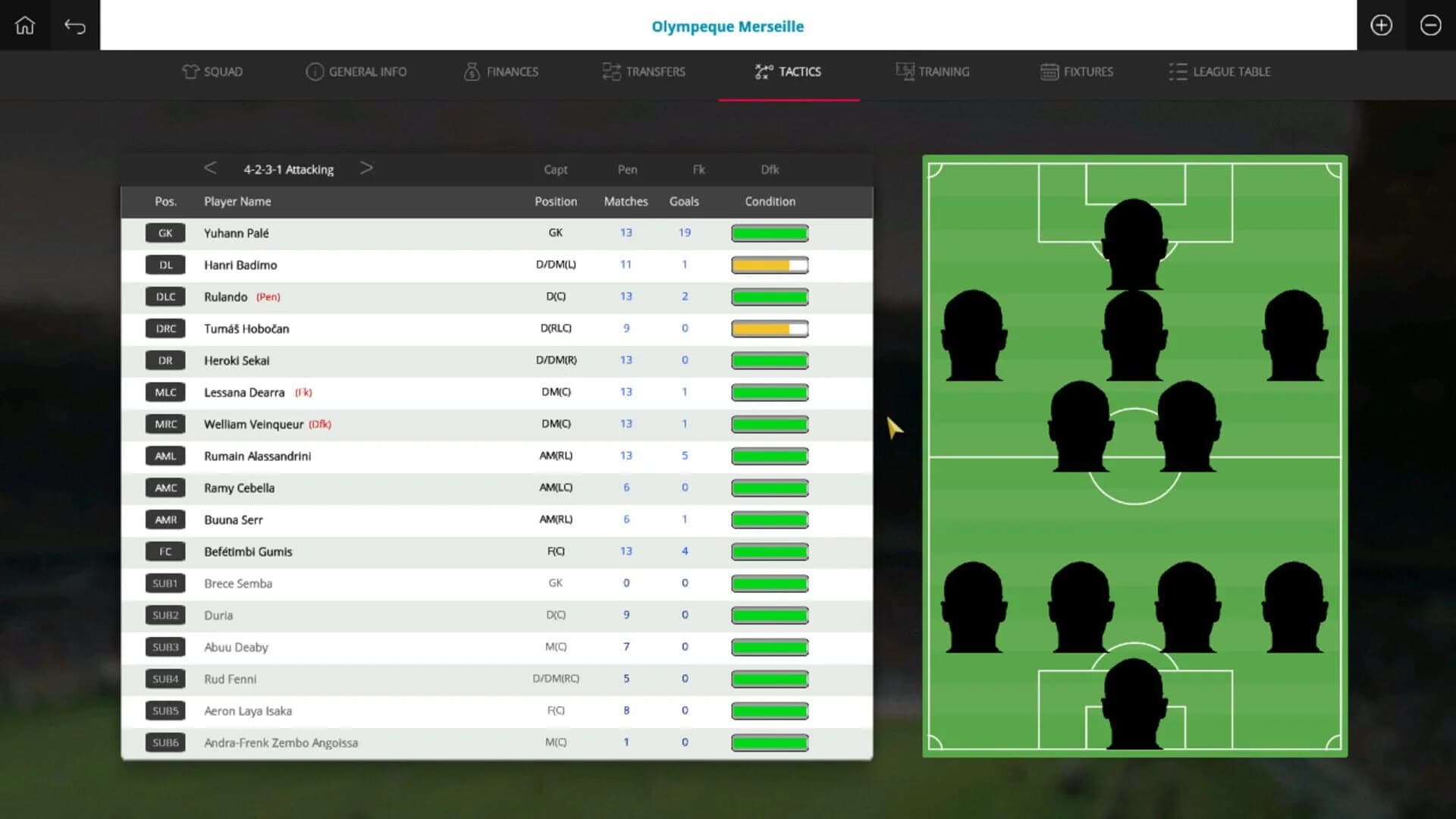This screenshot has width=1456, height=819.
Task: Click the Fixtures calendar icon
Action: click(x=1049, y=71)
